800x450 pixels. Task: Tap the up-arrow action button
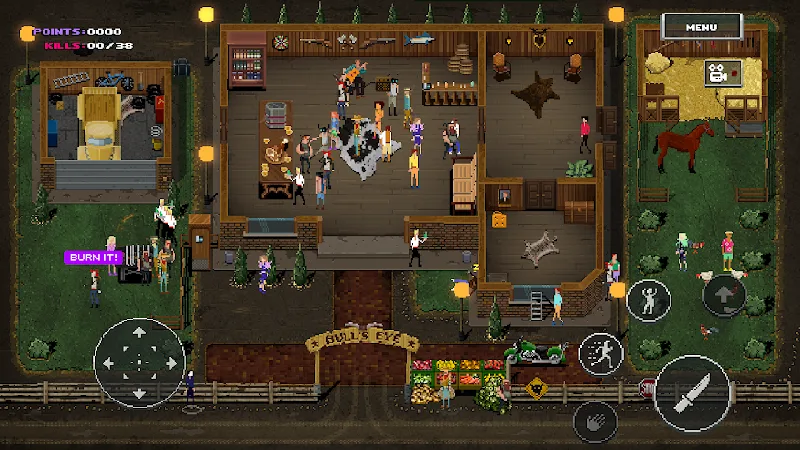(x=724, y=296)
